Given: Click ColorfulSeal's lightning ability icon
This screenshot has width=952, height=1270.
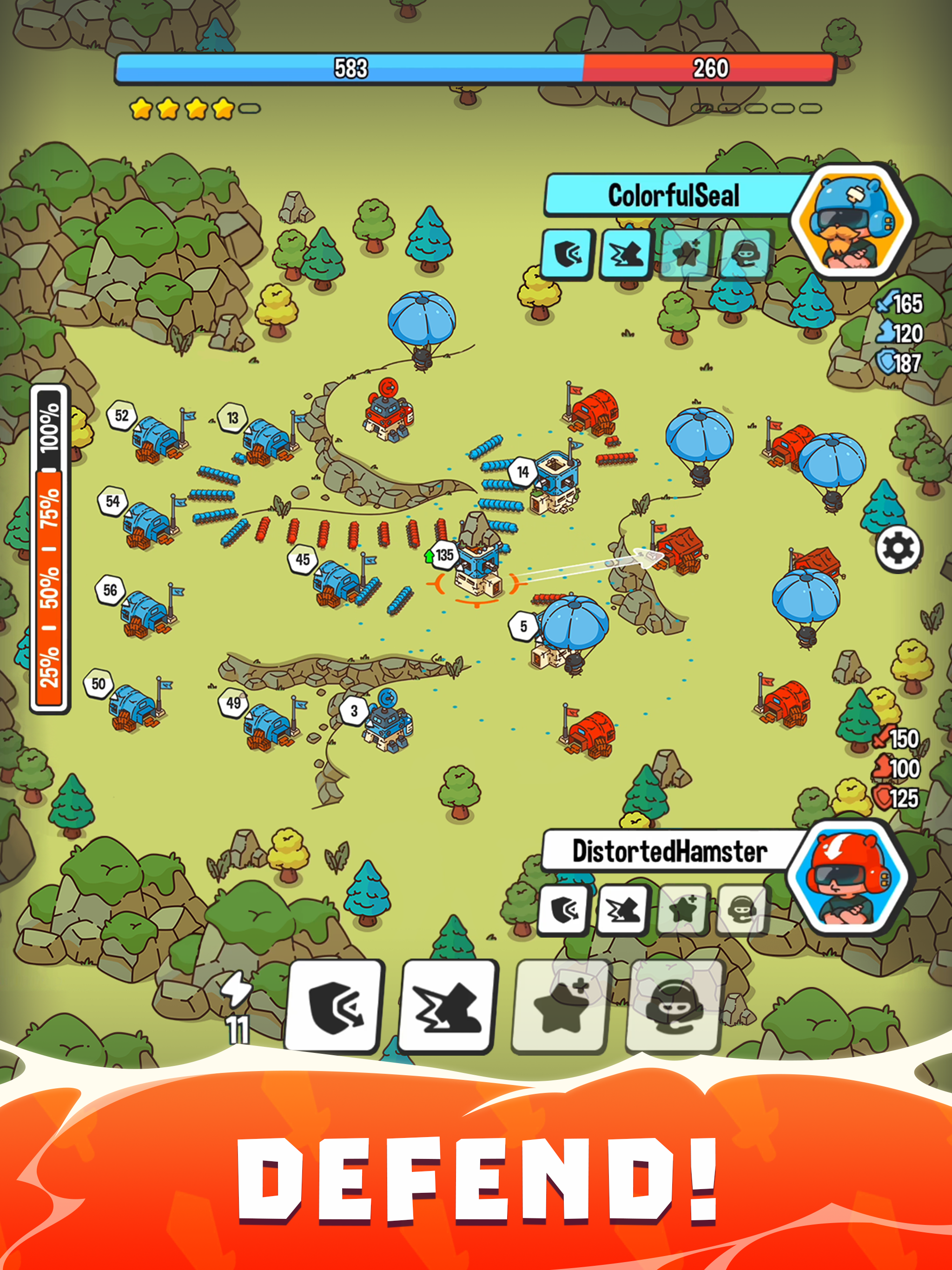Looking at the screenshot, I should point(626,255).
